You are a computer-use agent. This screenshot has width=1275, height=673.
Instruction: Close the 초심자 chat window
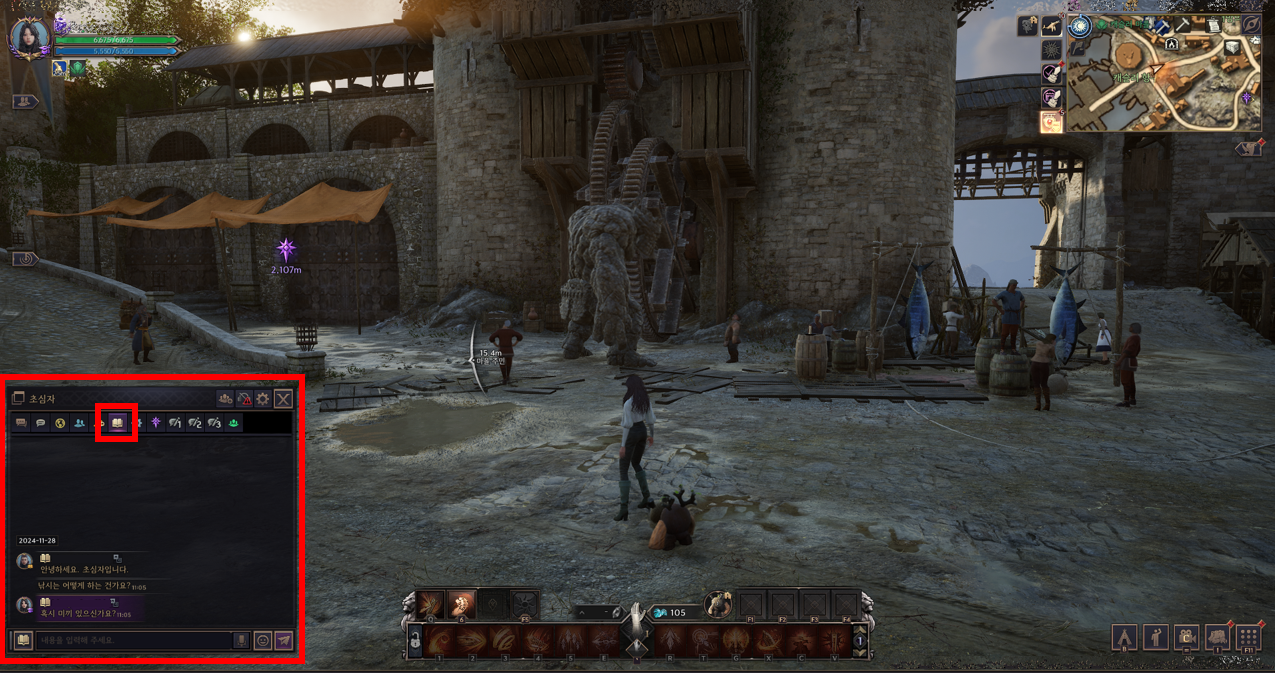pos(284,399)
